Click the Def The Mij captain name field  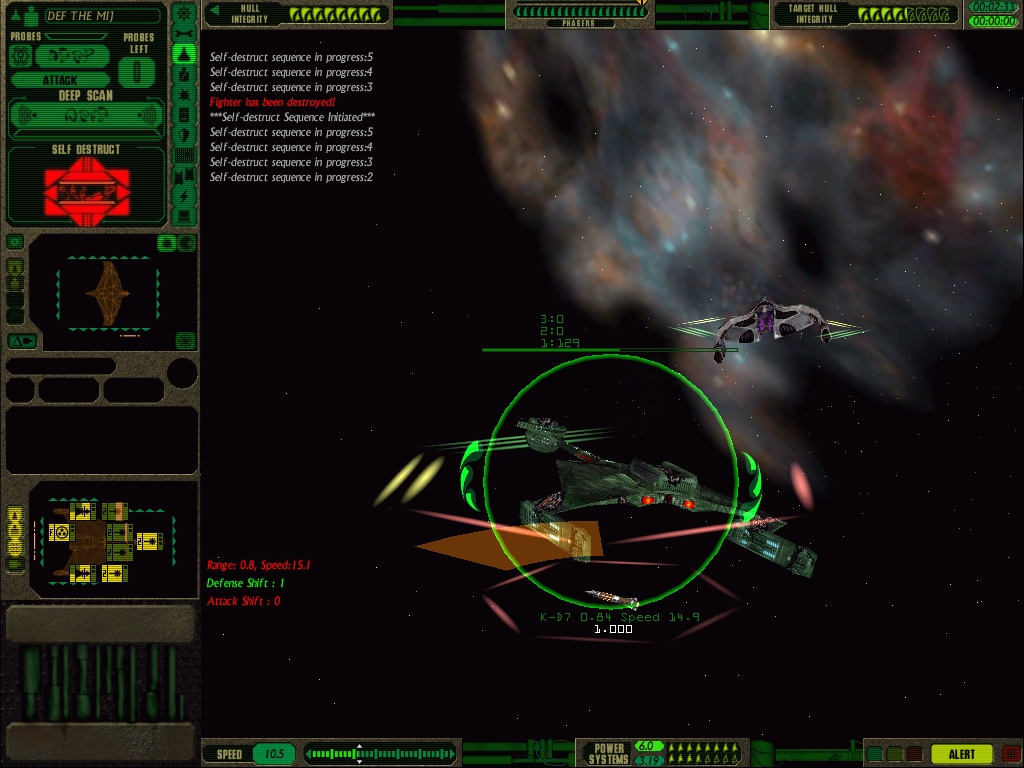point(102,16)
